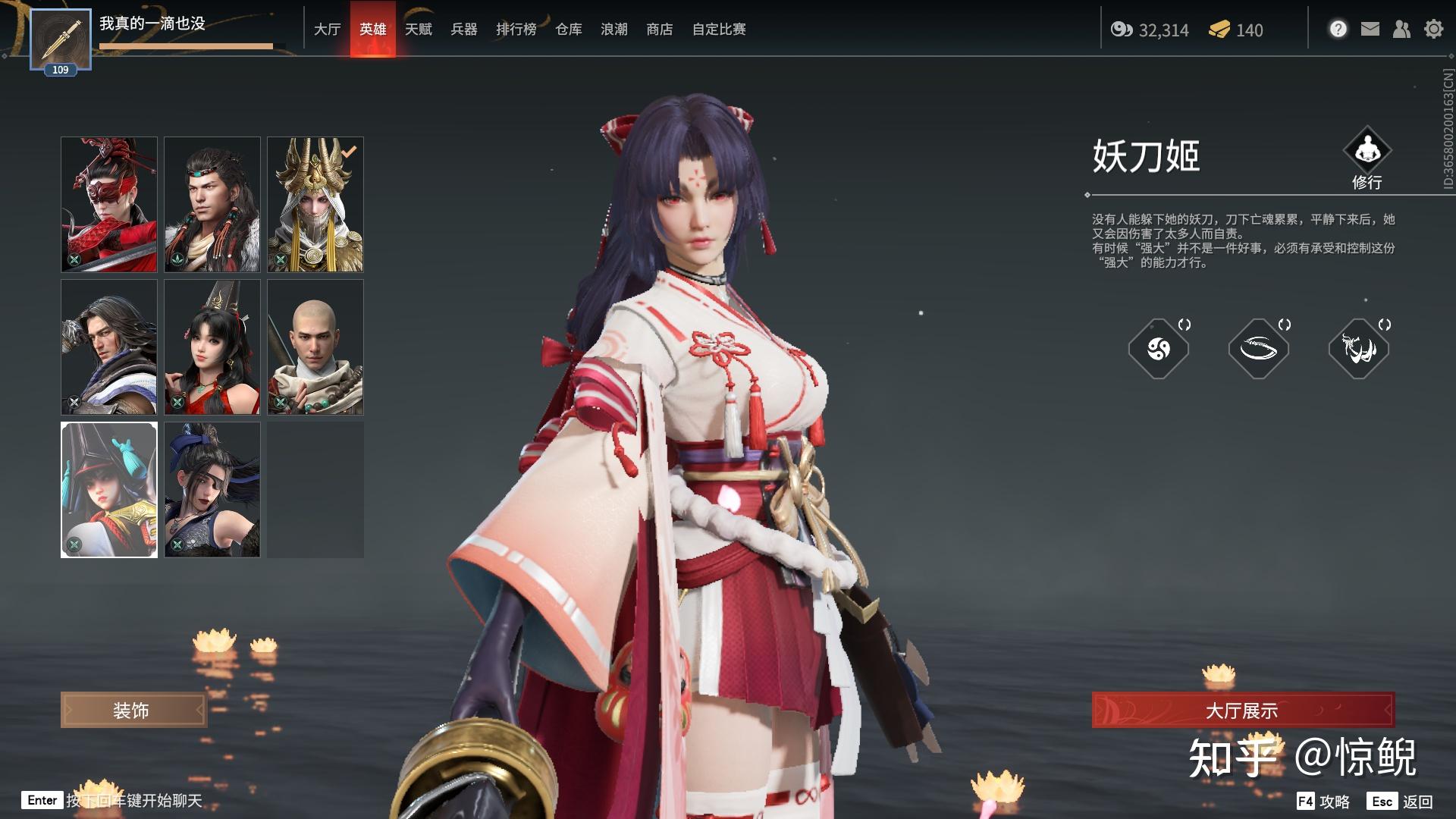Open the mail envelope icon
This screenshot has height=819, width=1456.
[x=1370, y=30]
